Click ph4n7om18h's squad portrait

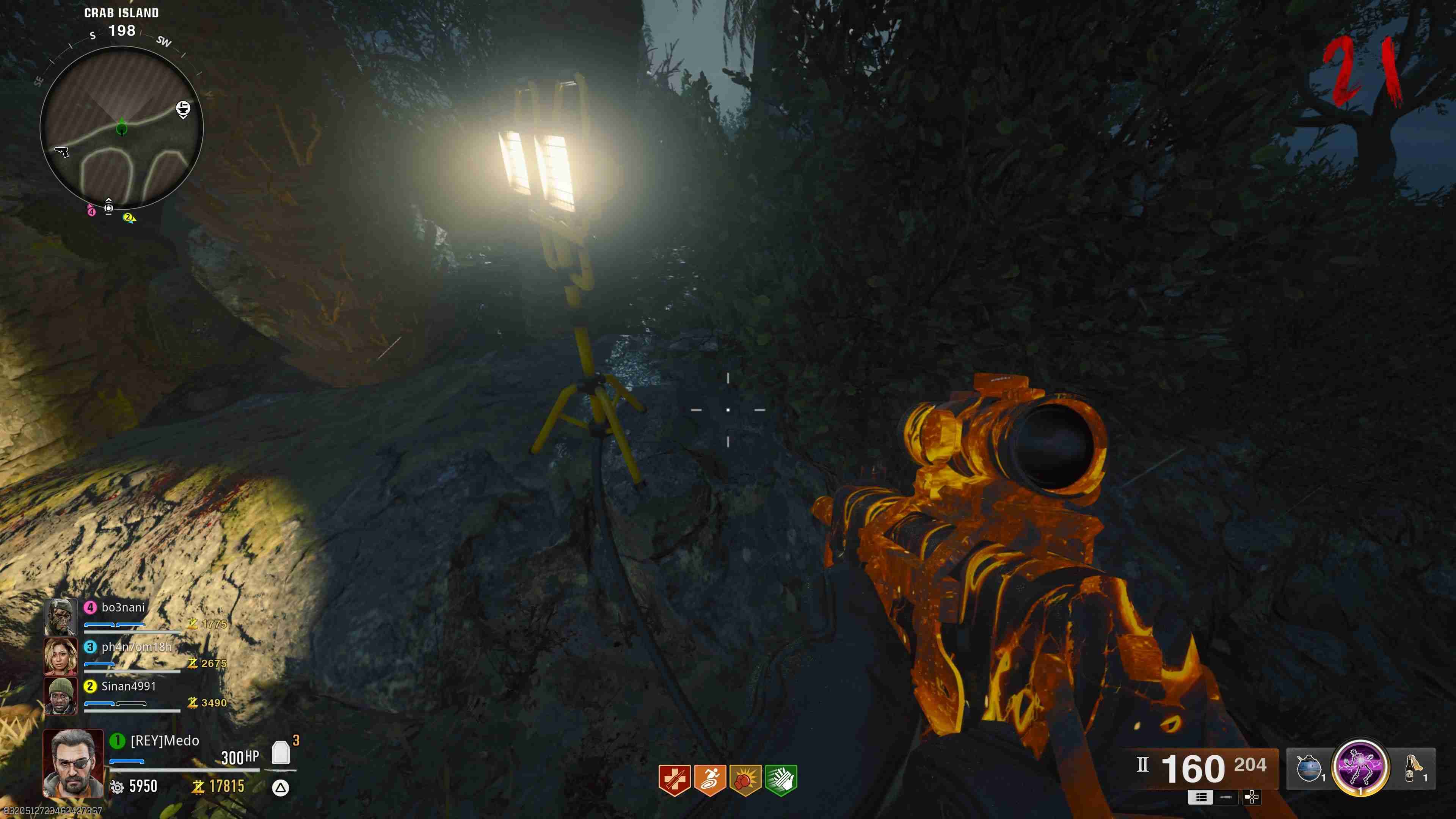(61, 656)
